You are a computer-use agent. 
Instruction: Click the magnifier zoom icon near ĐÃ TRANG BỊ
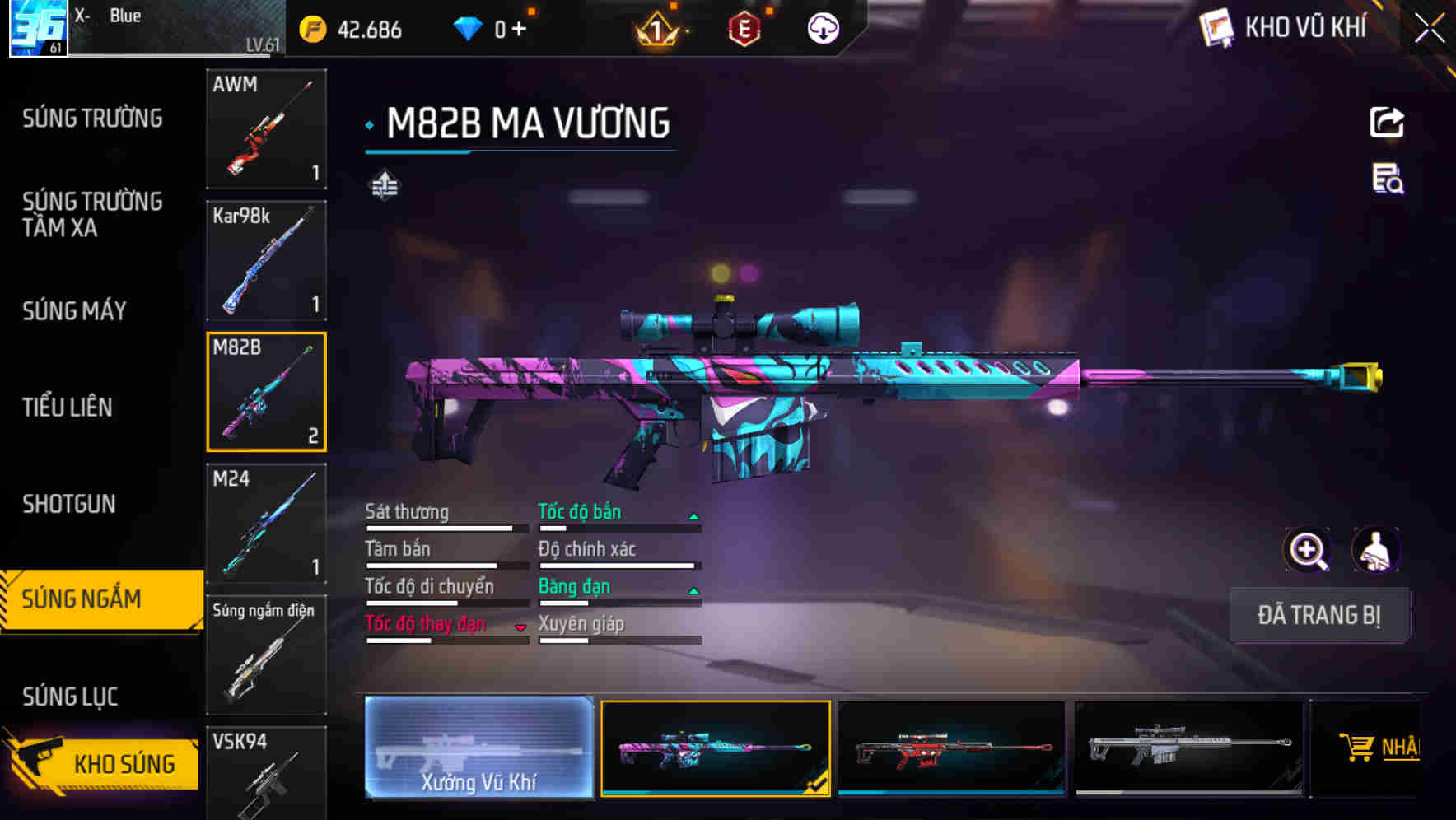tap(1305, 549)
